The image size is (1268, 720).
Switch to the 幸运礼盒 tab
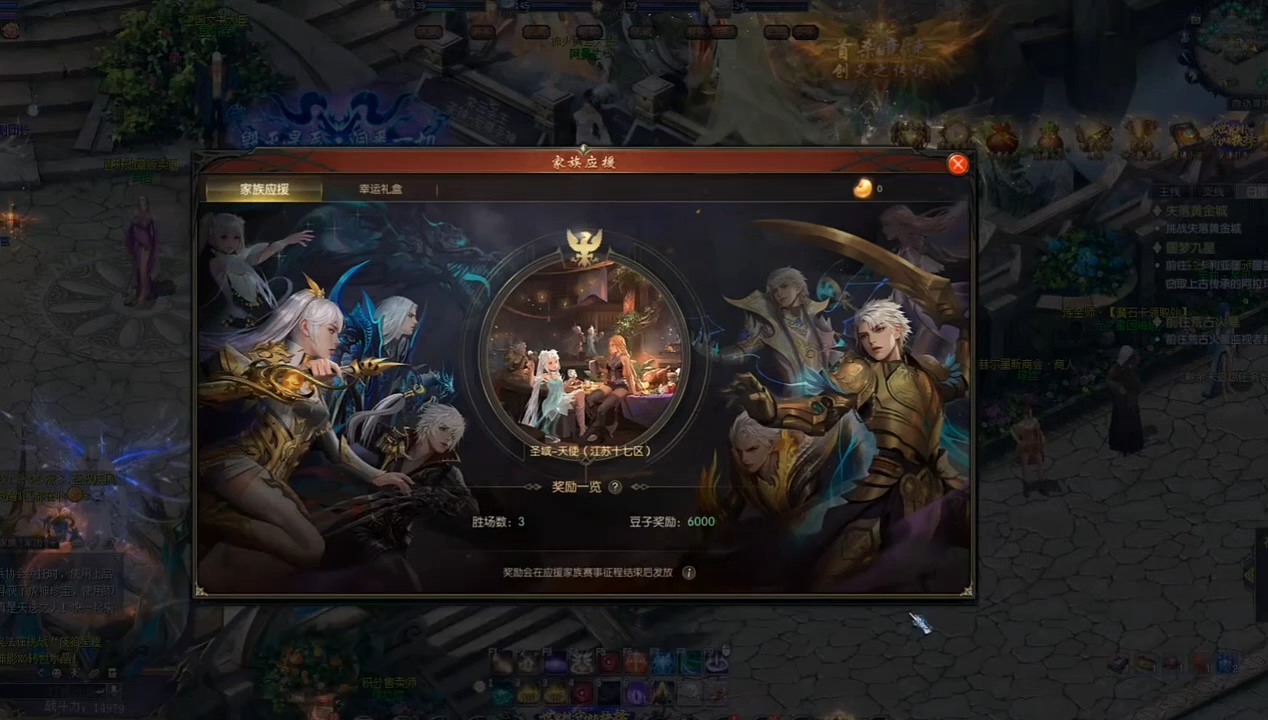(381, 189)
